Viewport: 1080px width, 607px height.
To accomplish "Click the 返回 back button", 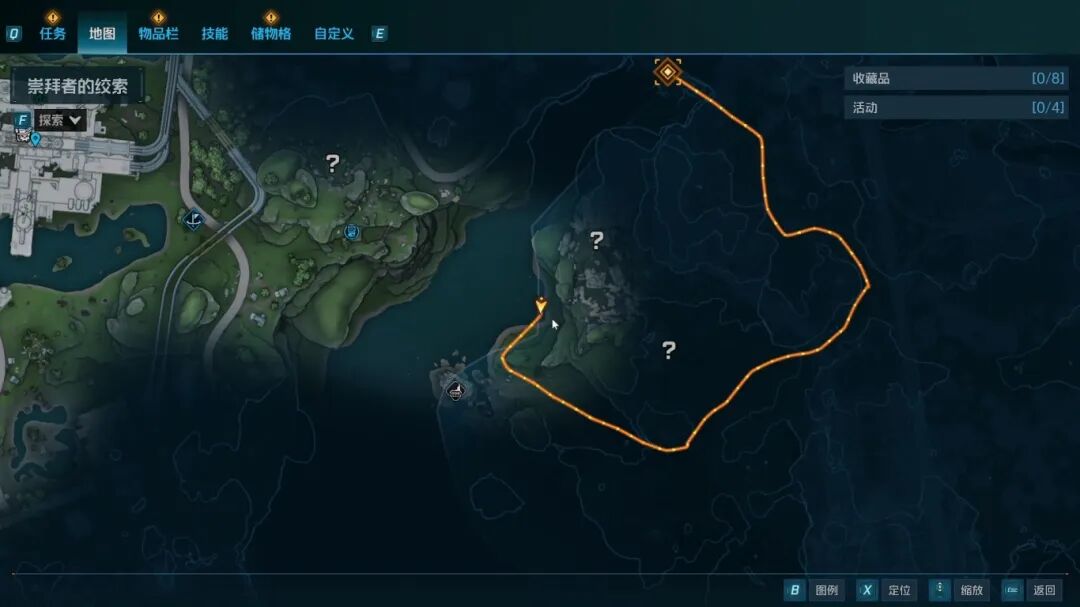I will point(1030,590).
